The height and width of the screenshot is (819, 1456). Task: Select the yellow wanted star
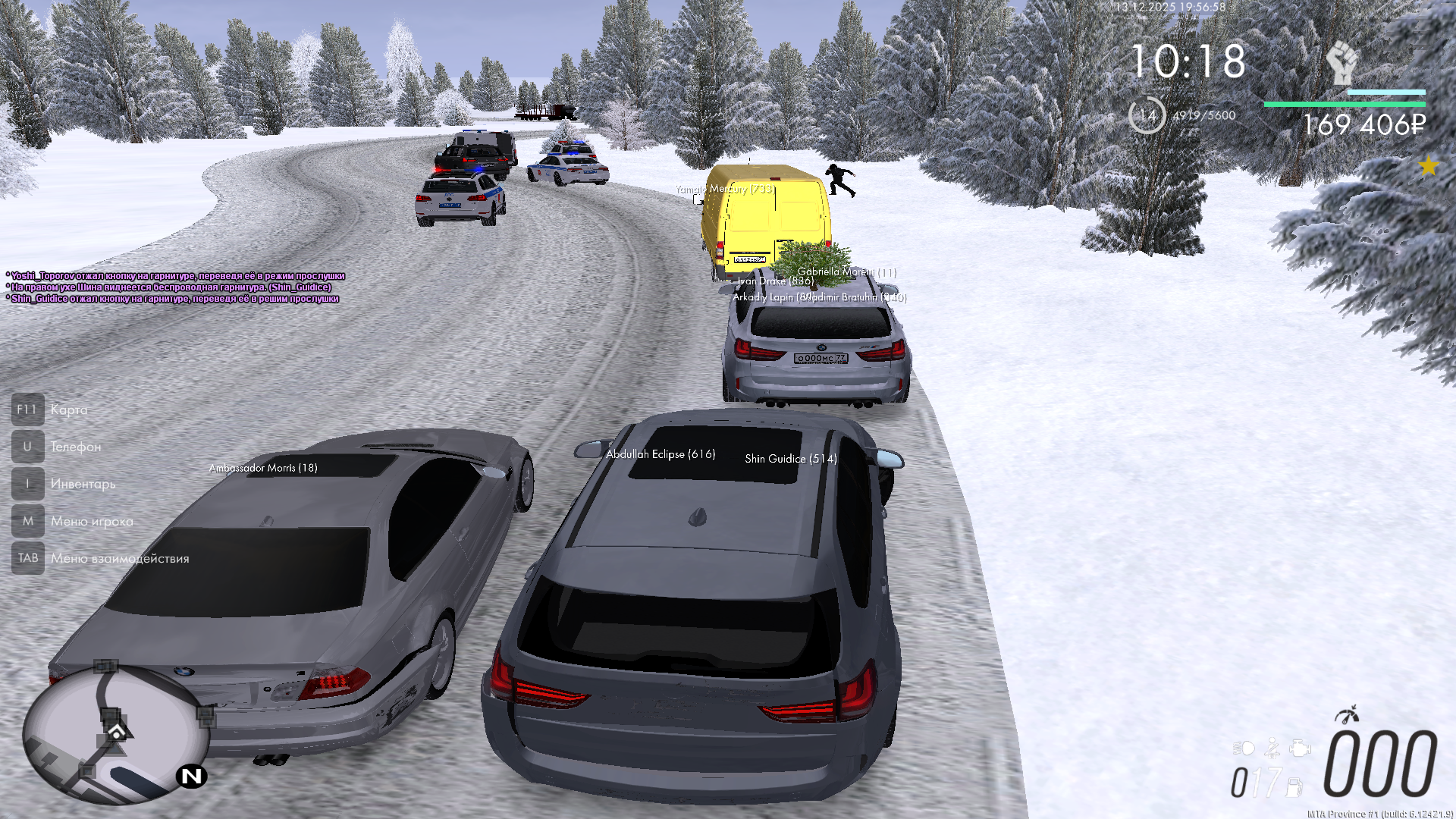(x=1429, y=166)
